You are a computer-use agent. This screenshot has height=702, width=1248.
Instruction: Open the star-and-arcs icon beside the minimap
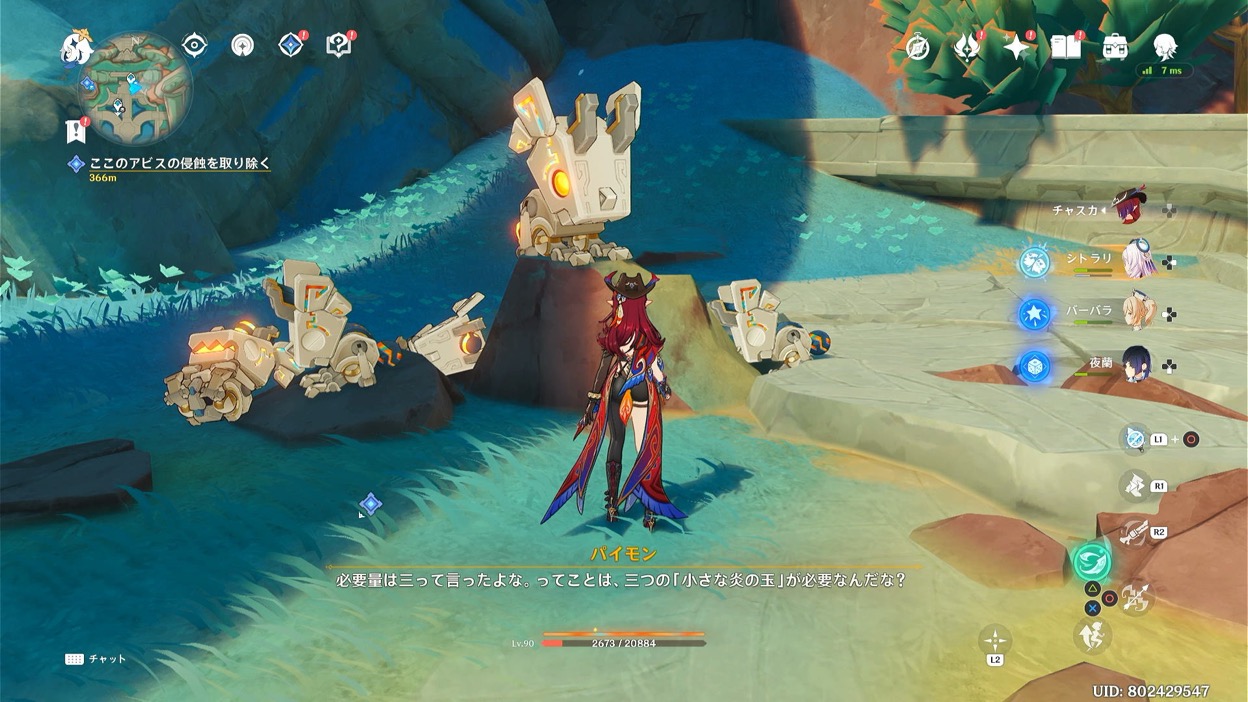[242, 45]
